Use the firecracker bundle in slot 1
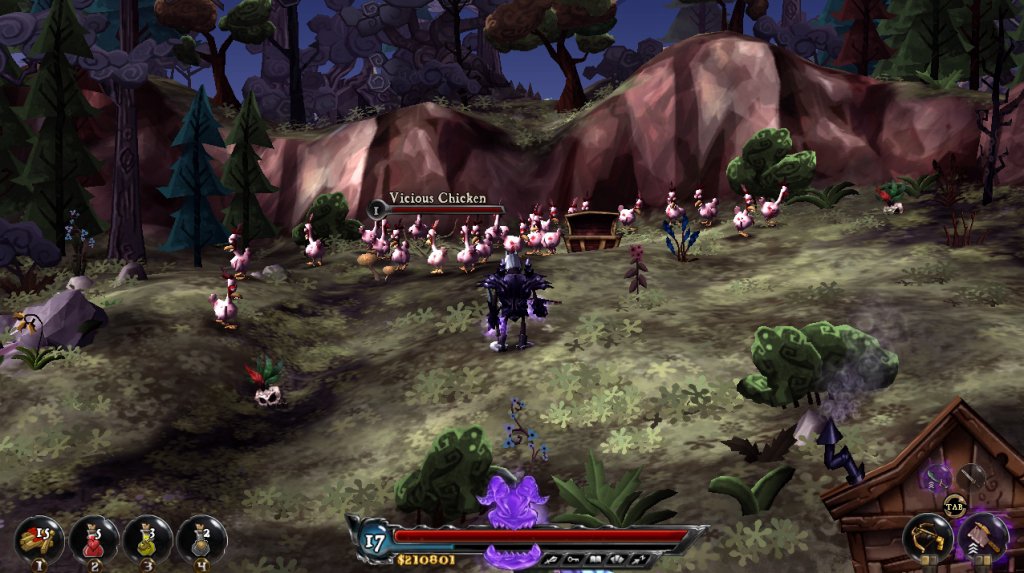This screenshot has height=573, width=1024. [40, 539]
